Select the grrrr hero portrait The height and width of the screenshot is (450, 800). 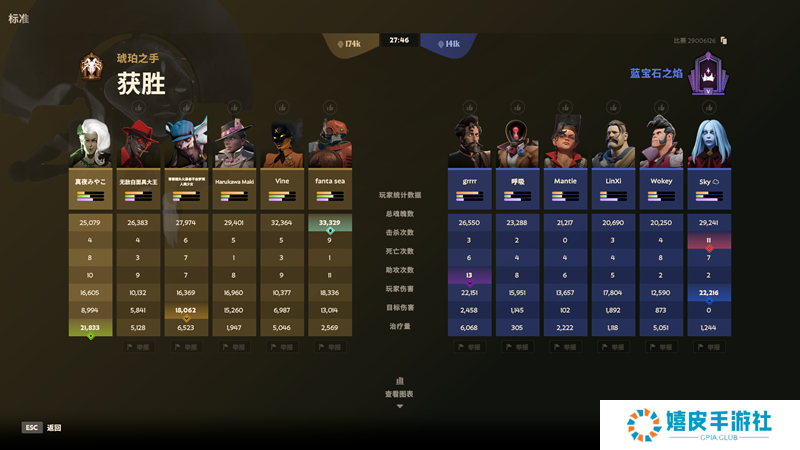(469, 143)
